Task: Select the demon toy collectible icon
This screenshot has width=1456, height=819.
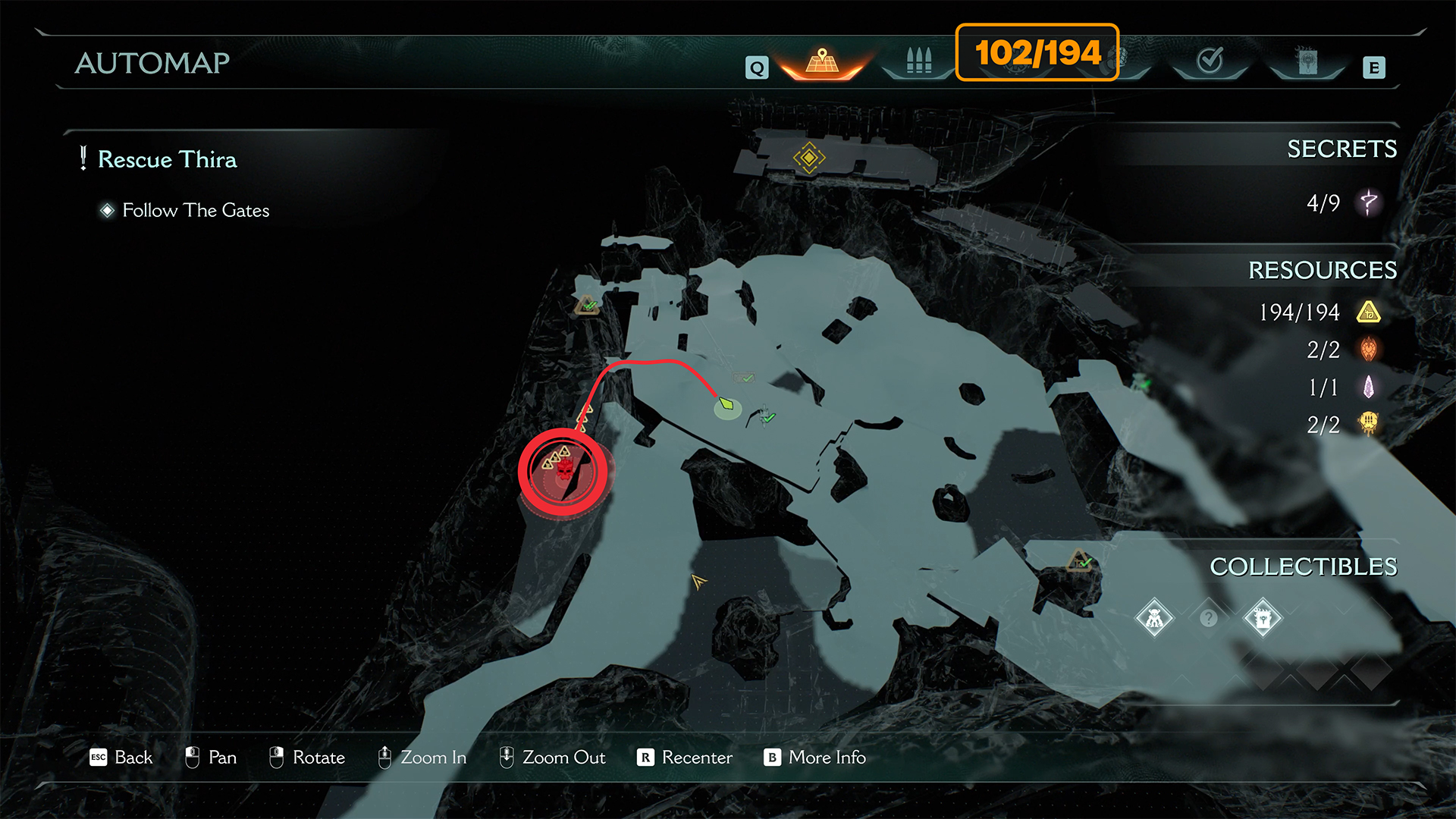Action: [x=1154, y=618]
